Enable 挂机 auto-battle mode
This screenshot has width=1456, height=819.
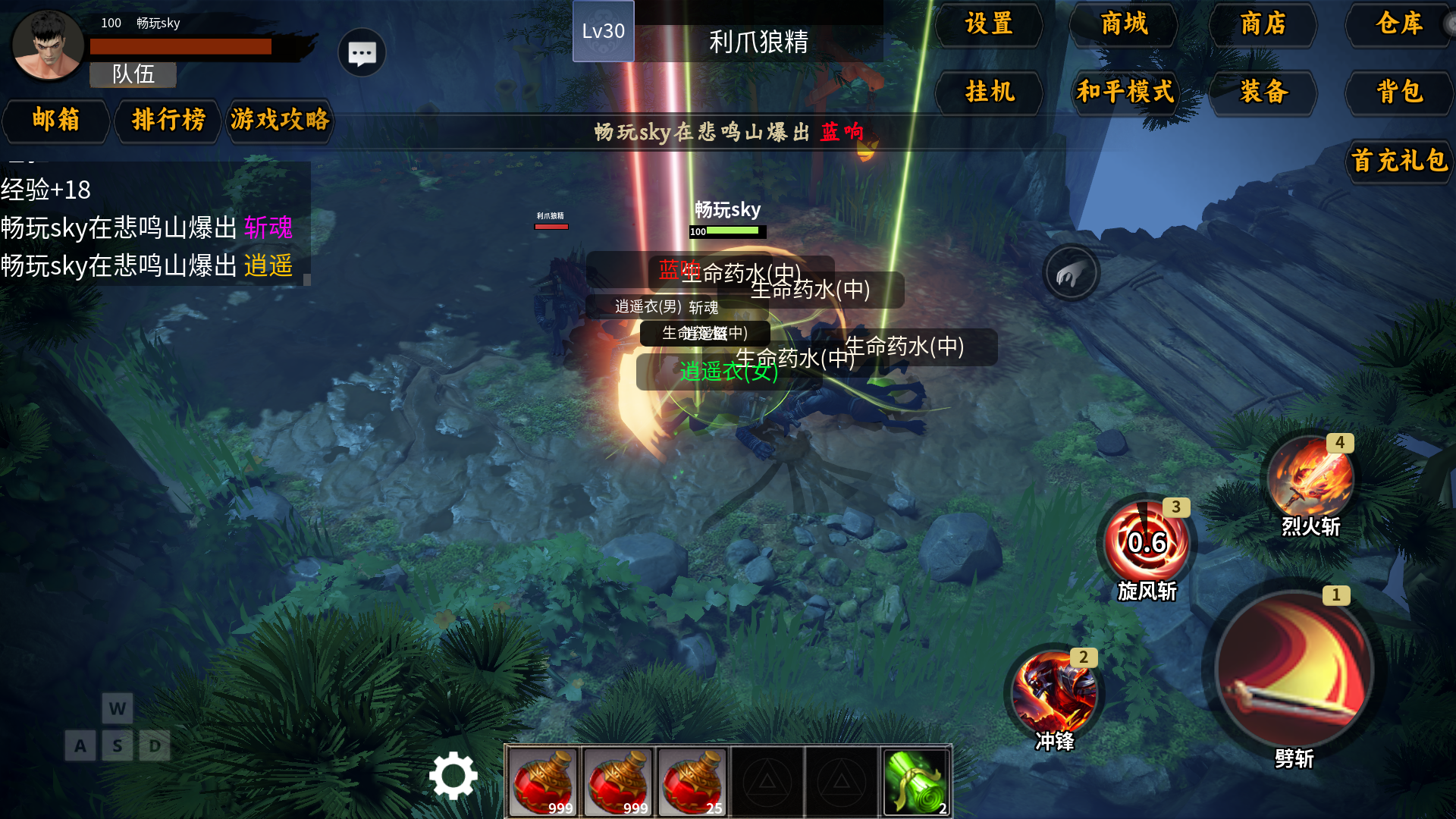pyautogui.click(x=988, y=93)
